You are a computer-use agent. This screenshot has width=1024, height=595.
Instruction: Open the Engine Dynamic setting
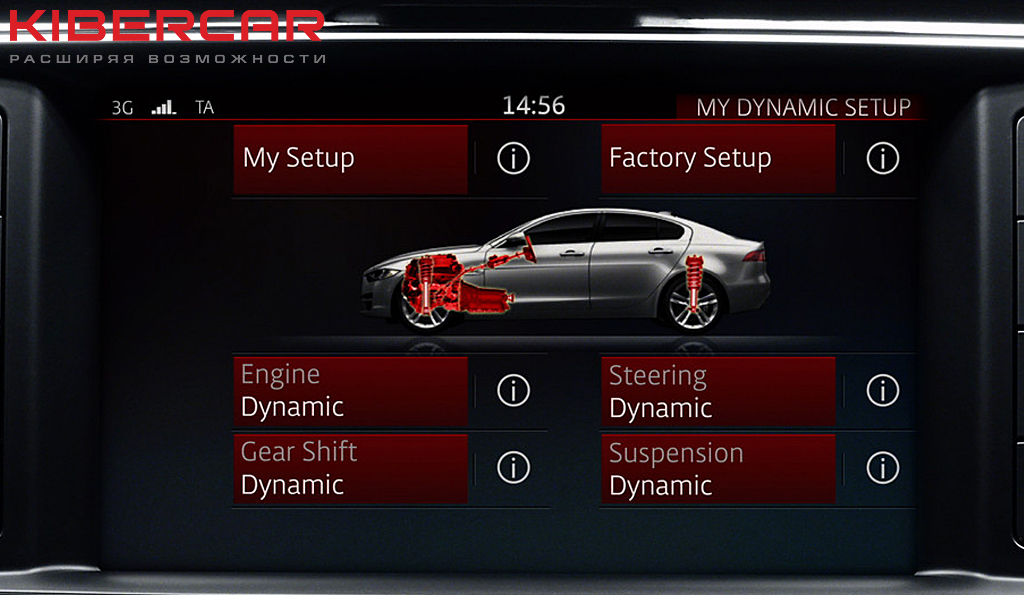[x=350, y=391]
